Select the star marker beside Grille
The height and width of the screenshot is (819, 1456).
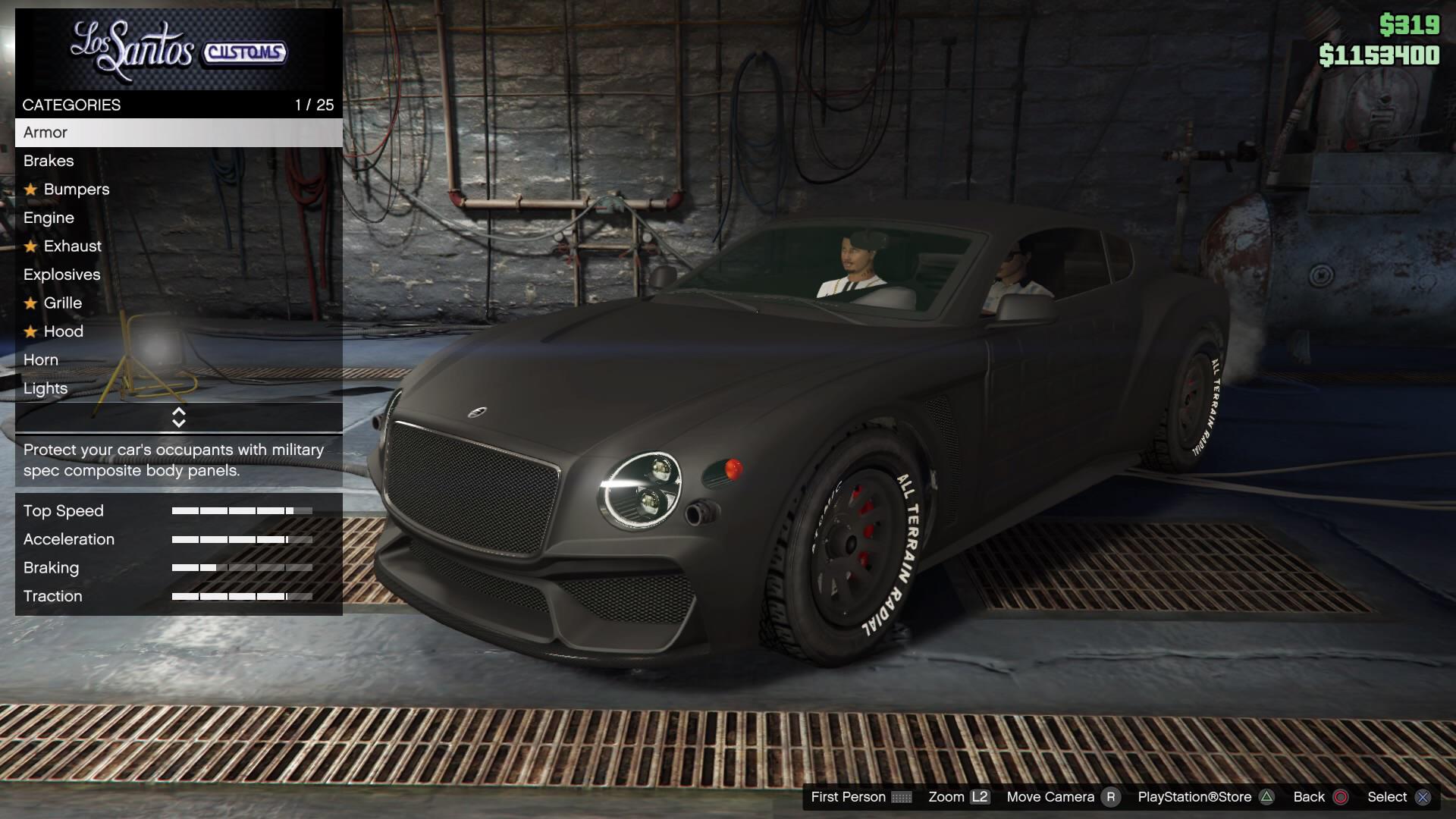point(30,303)
